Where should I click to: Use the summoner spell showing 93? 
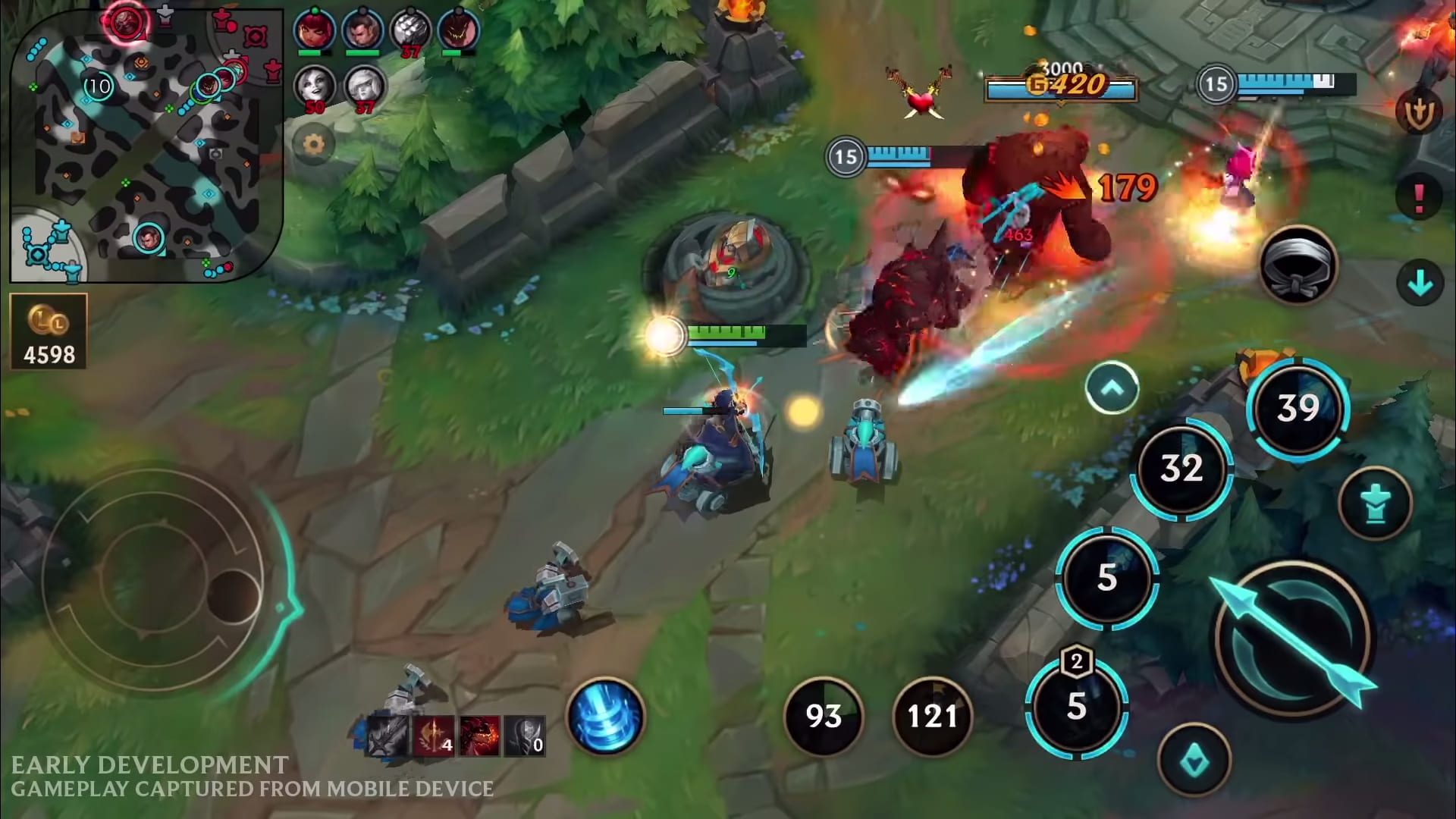coord(824,716)
